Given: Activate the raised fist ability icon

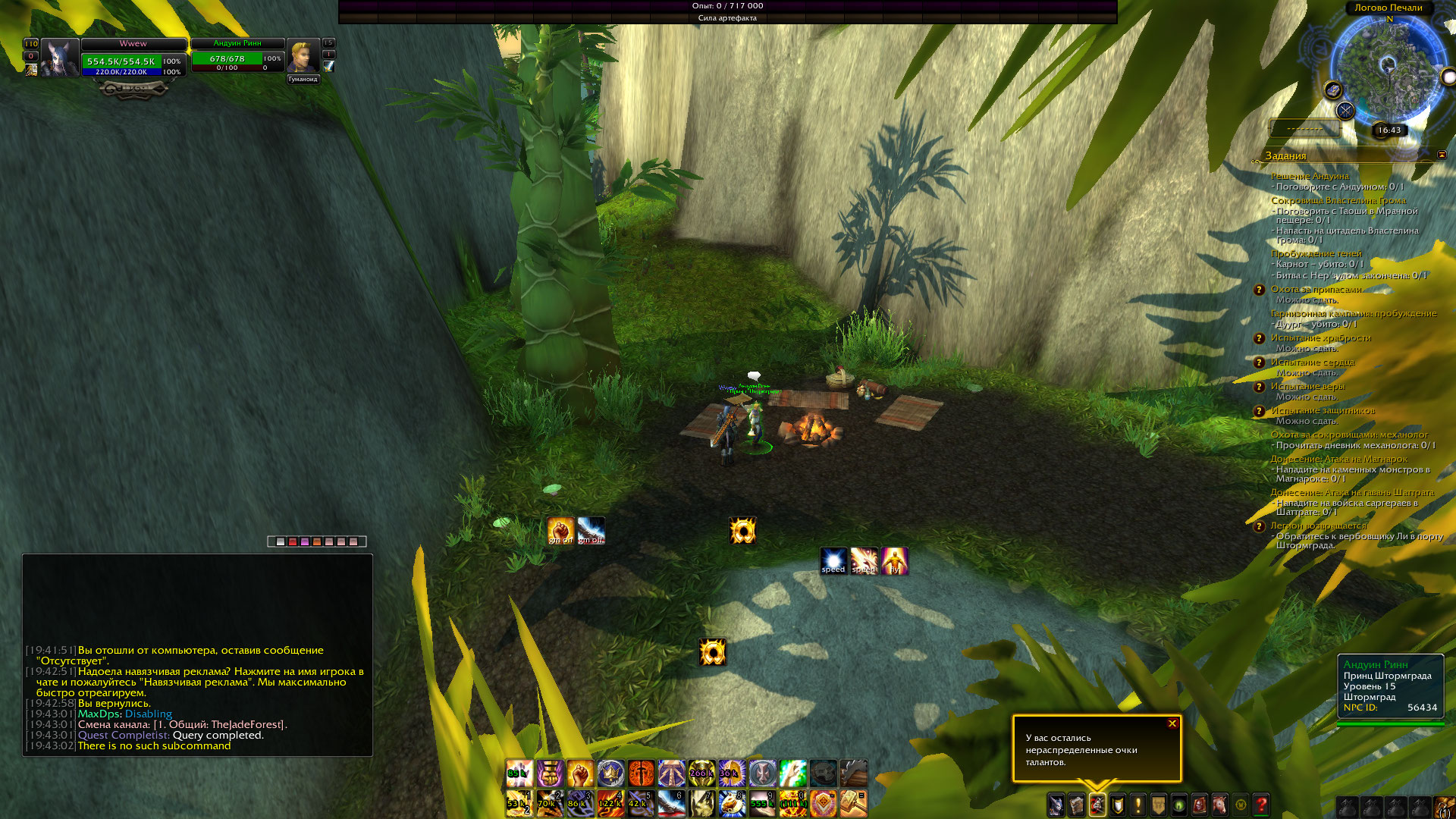Looking at the screenshot, I should point(580,773).
